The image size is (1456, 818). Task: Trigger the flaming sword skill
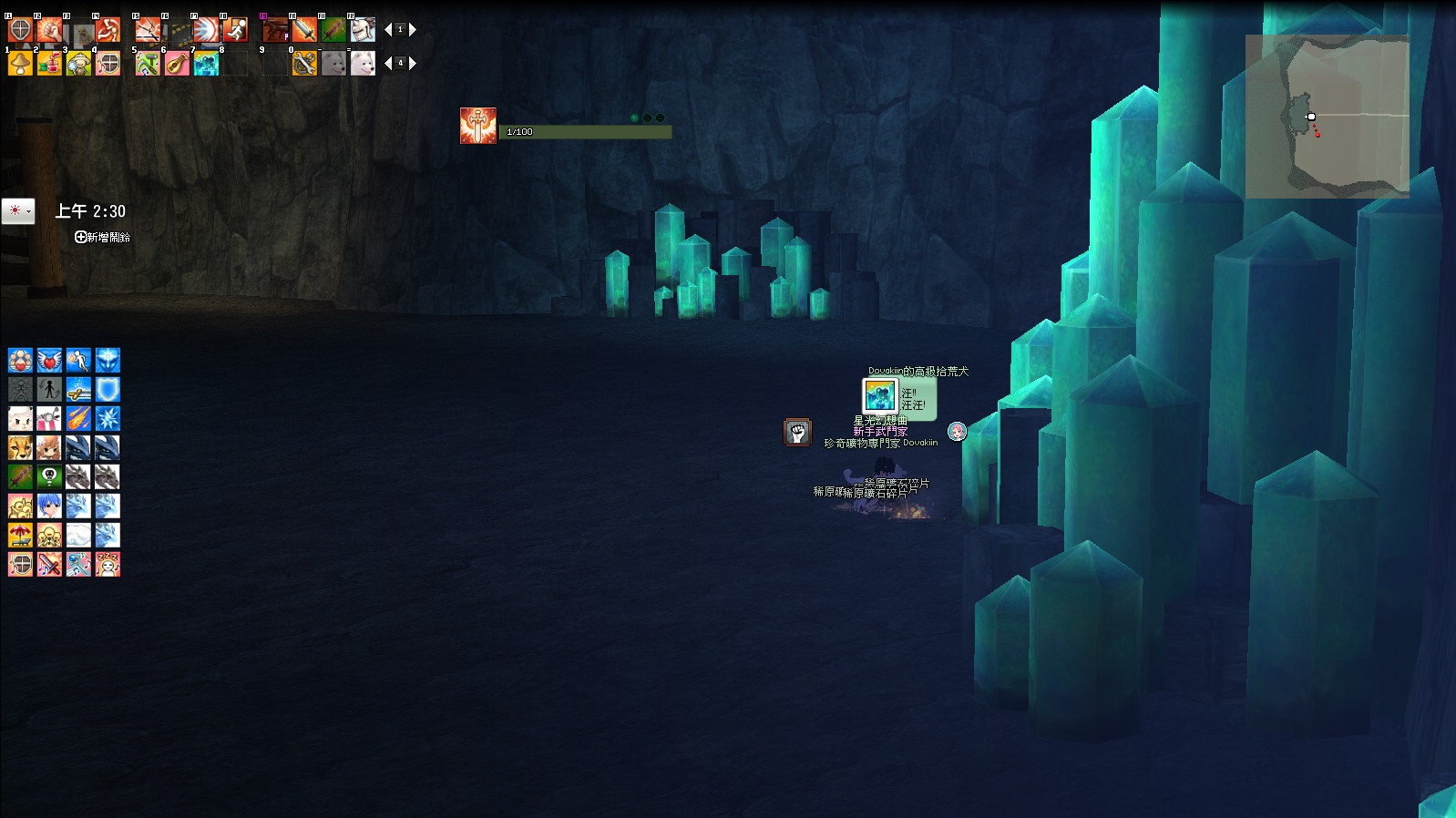304,30
